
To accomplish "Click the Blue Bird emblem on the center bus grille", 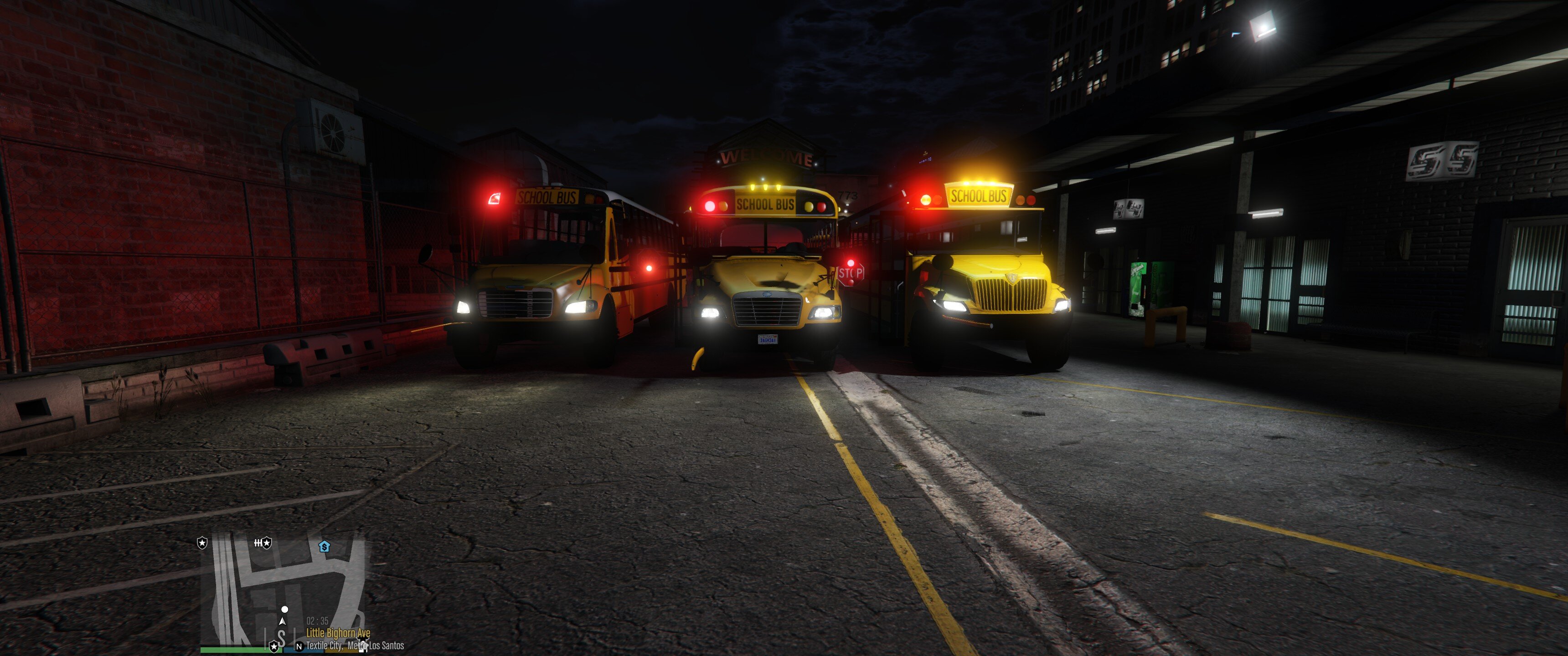I will 768,295.
